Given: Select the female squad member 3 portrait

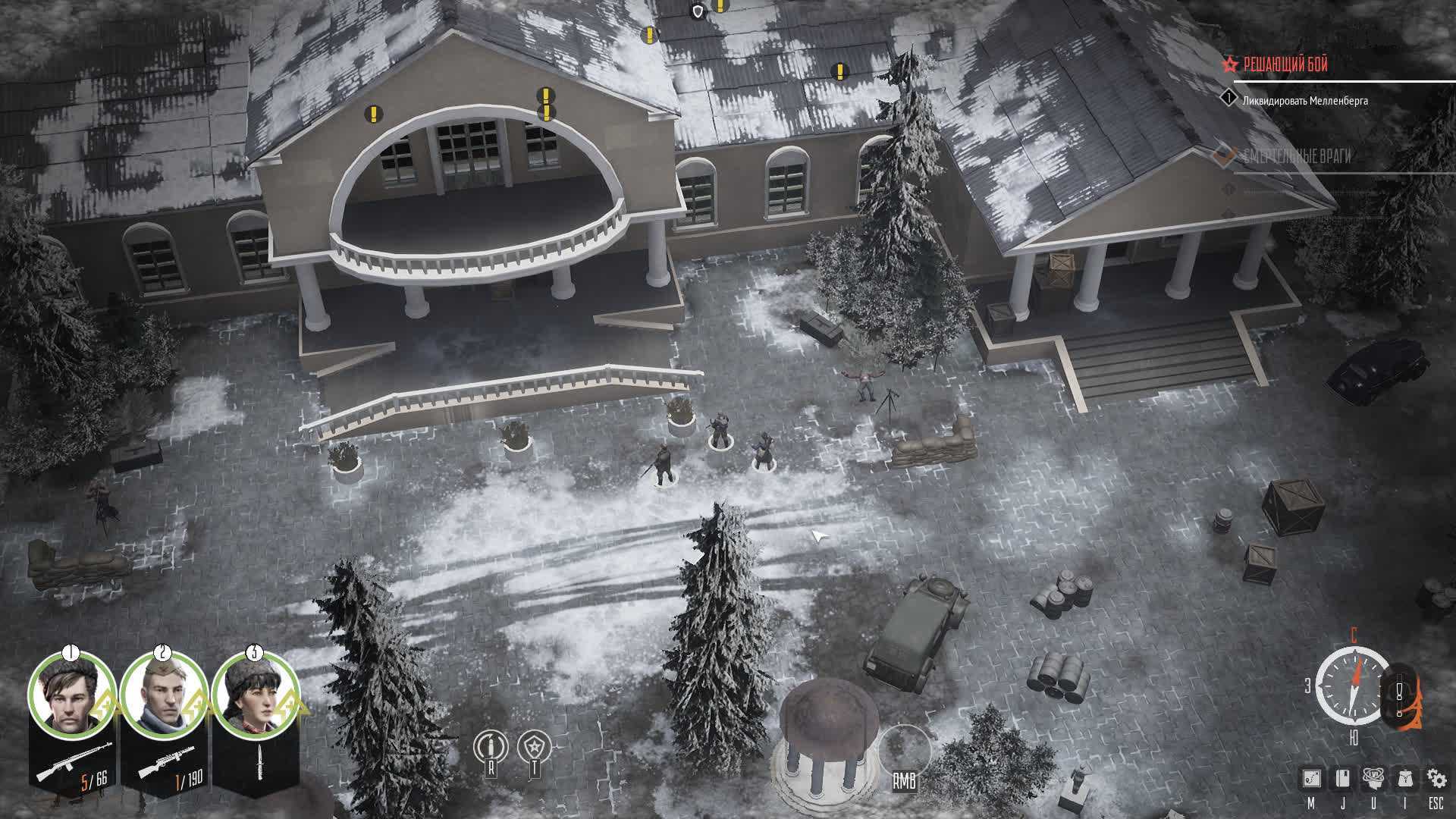Looking at the screenshot, I should click(255, 695).
